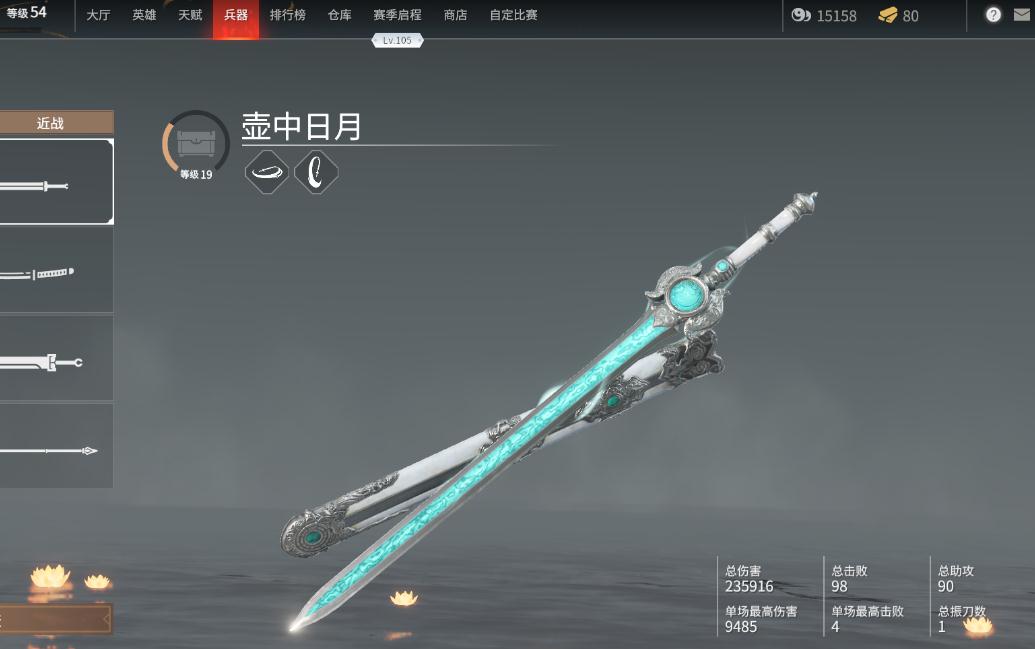Switch to the 英雄 heroes tab
Image resolution: width=1035 pixels, height=649 pixels.
pyautogui.click(x=144, y=15)
